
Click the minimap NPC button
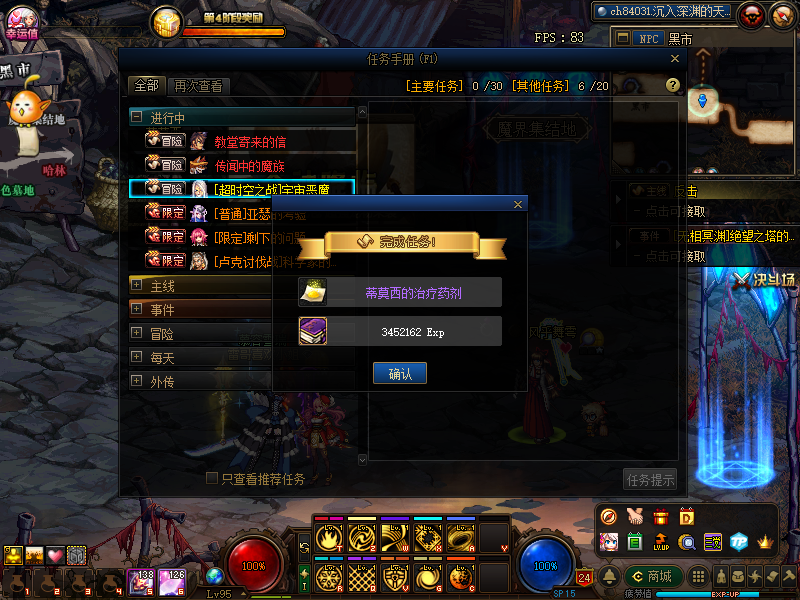coord(648,38)
